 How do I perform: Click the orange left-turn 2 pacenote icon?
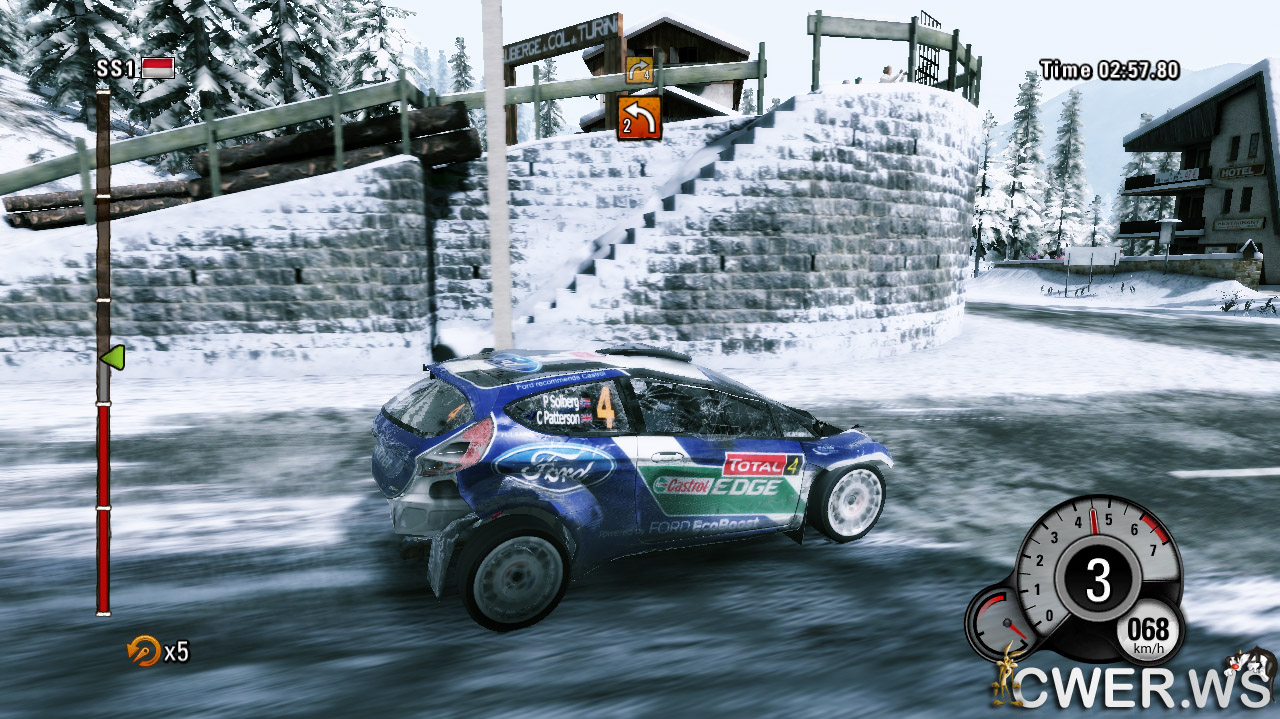click(x=638, y=118)
